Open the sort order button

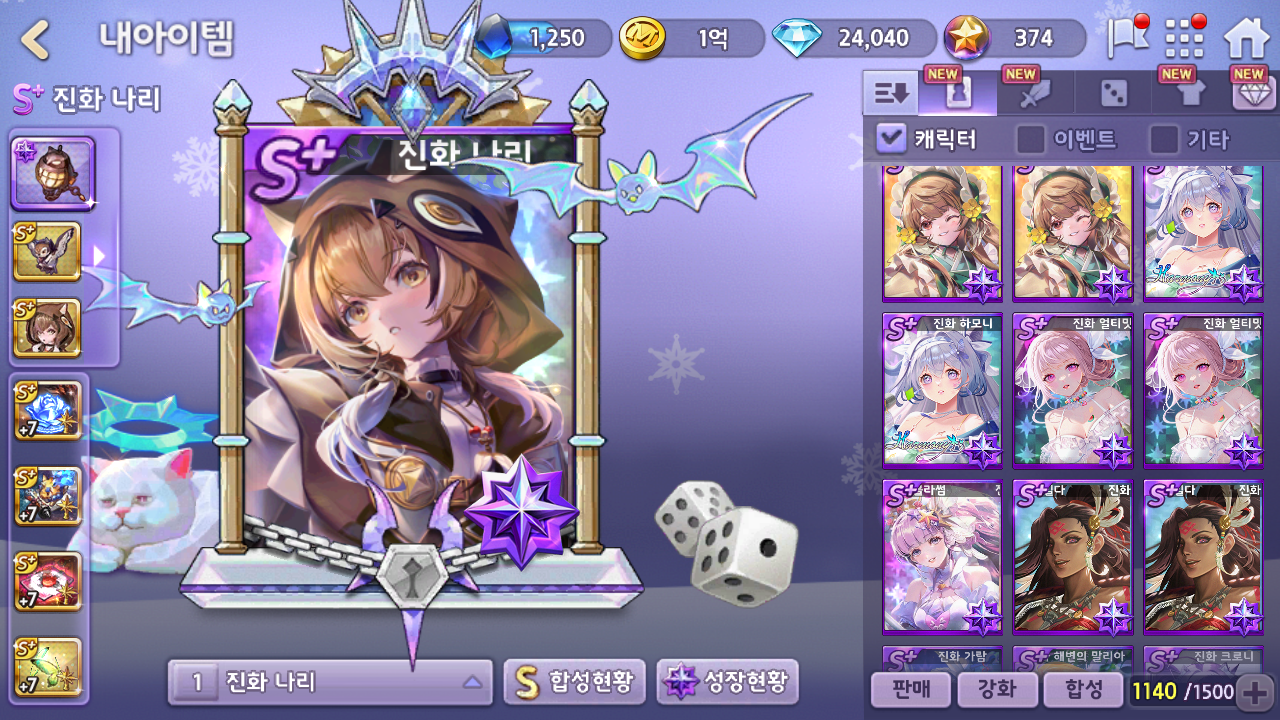click(890, 94)
